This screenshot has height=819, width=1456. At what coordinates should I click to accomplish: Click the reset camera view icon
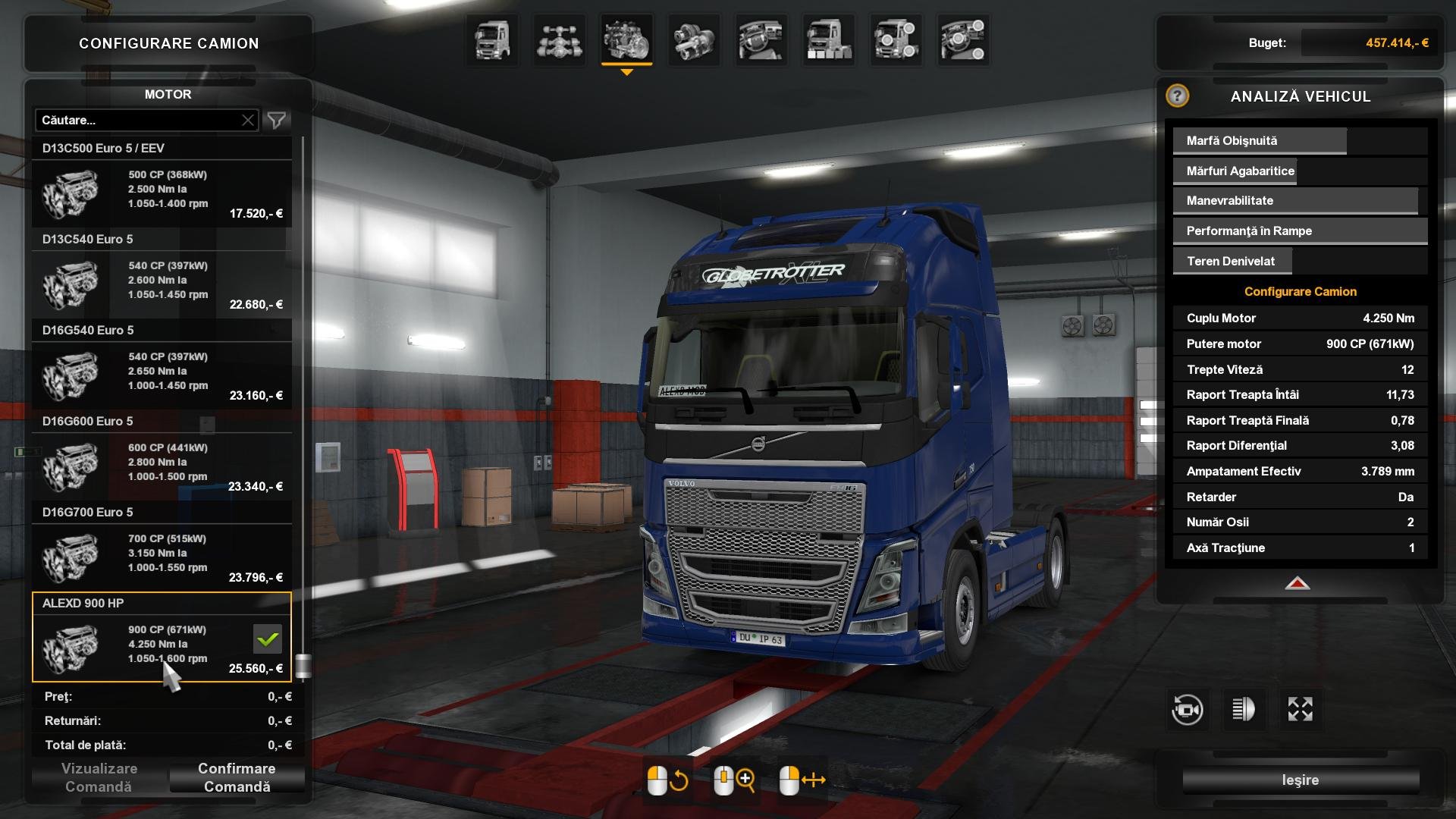[1185, 709]
